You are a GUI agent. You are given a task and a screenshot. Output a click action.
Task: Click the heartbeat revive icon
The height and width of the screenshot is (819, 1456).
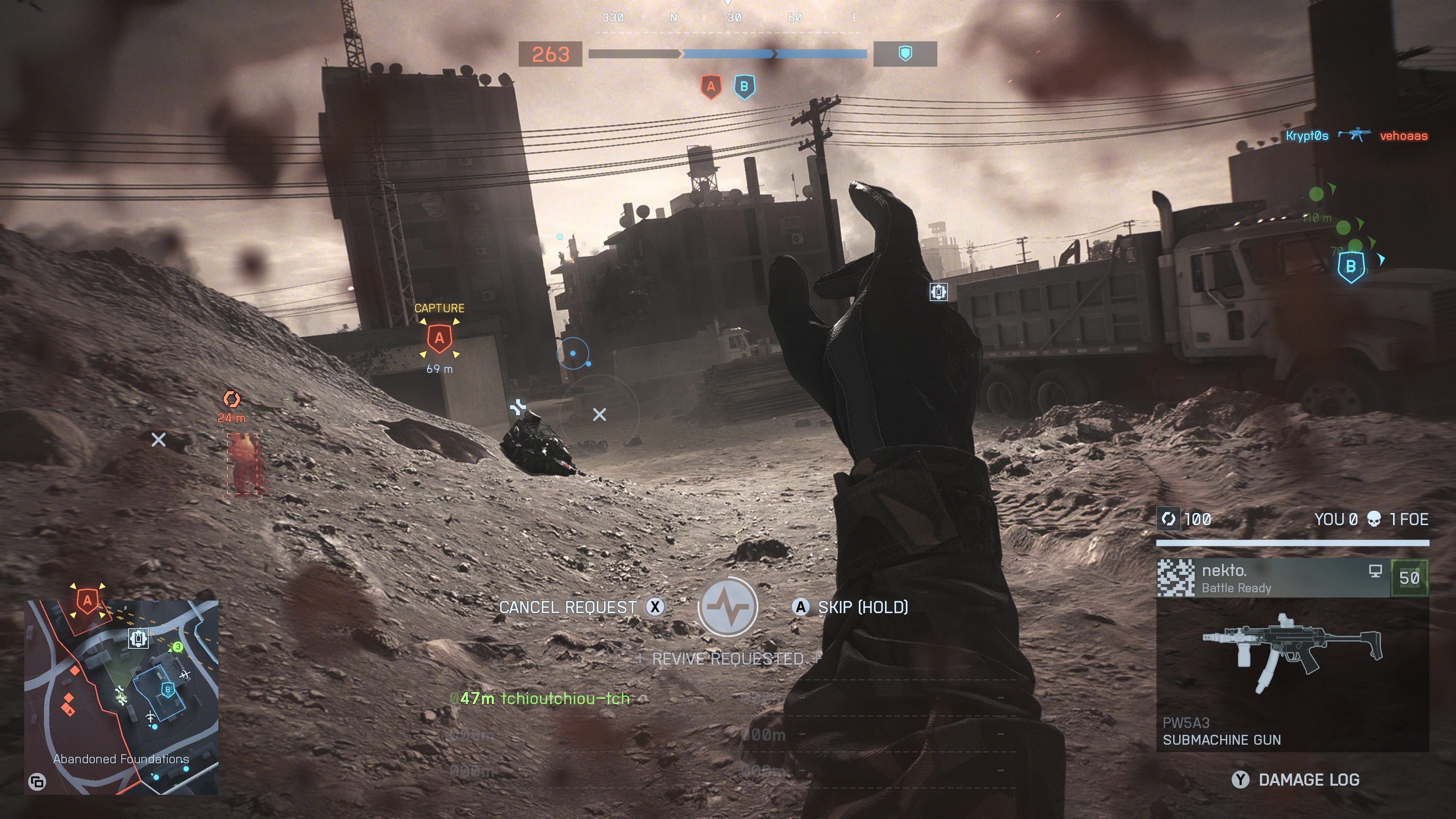[x=728, y=607]
